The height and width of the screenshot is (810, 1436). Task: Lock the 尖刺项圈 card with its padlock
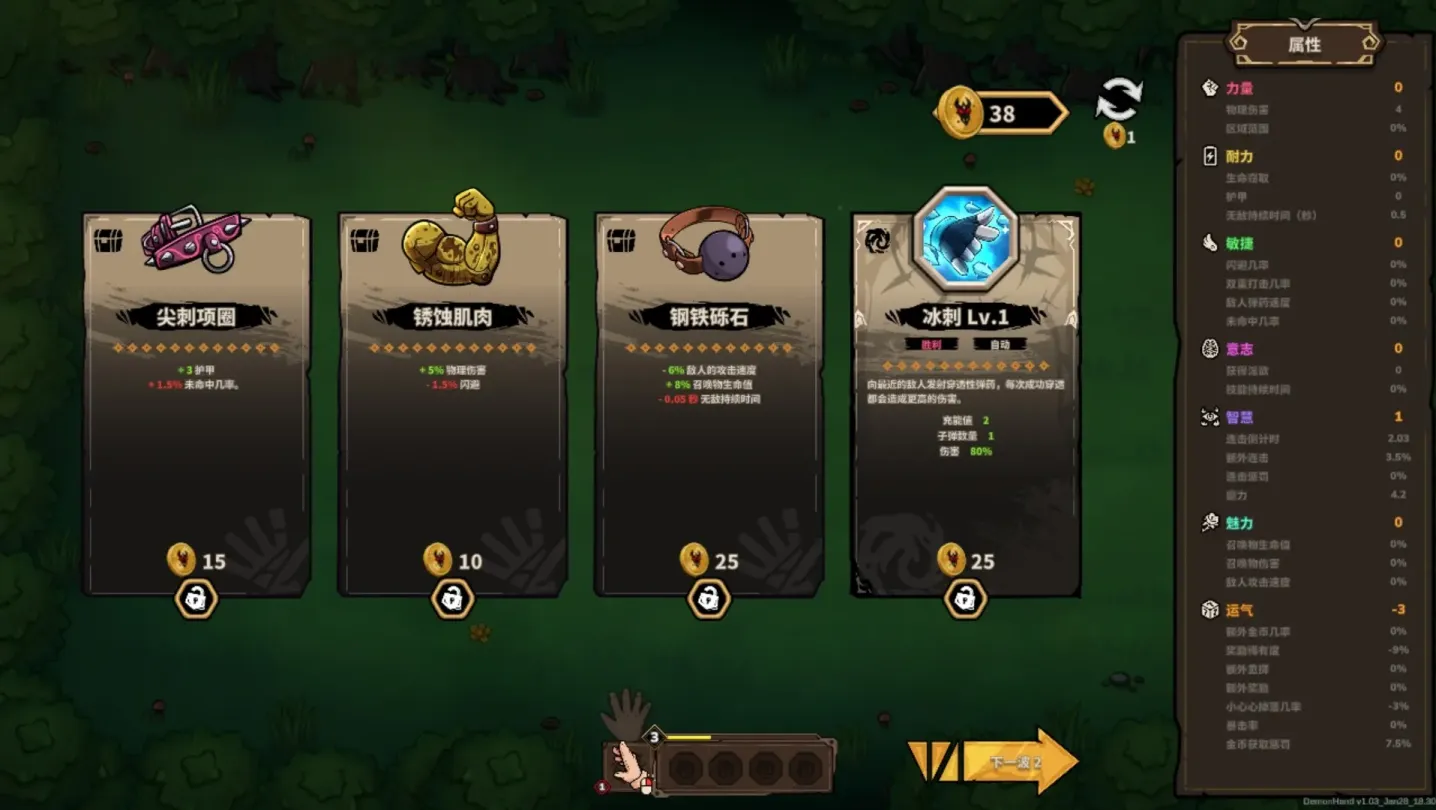click(x=197, y=599)
